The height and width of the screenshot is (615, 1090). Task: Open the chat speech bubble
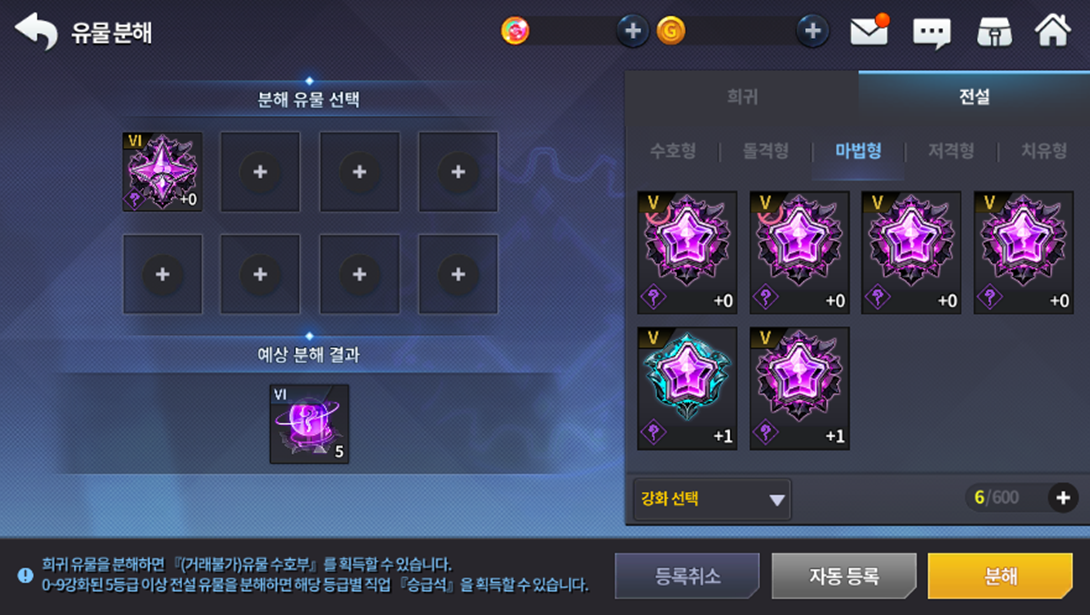tap(931, 33)
